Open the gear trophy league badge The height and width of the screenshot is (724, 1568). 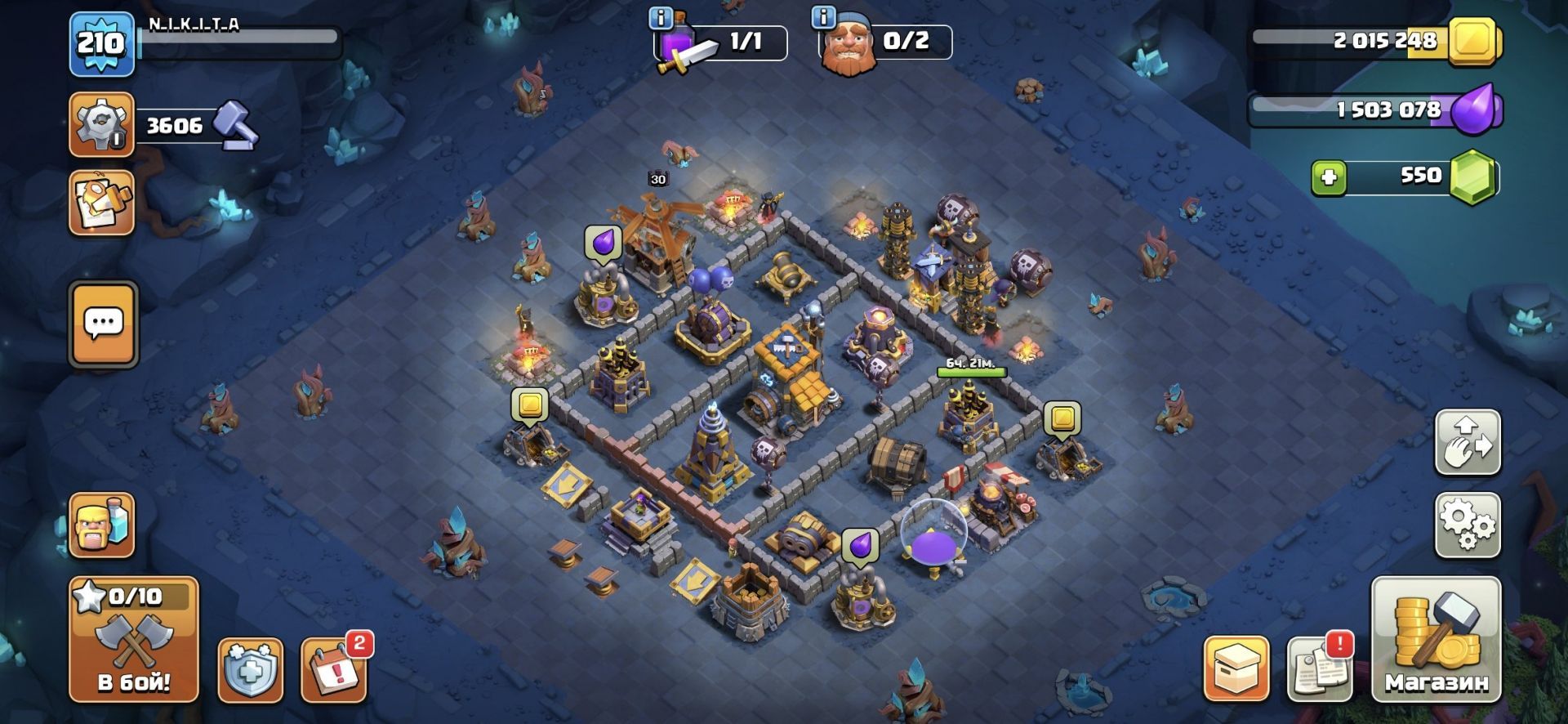click(x=101, y=124)
